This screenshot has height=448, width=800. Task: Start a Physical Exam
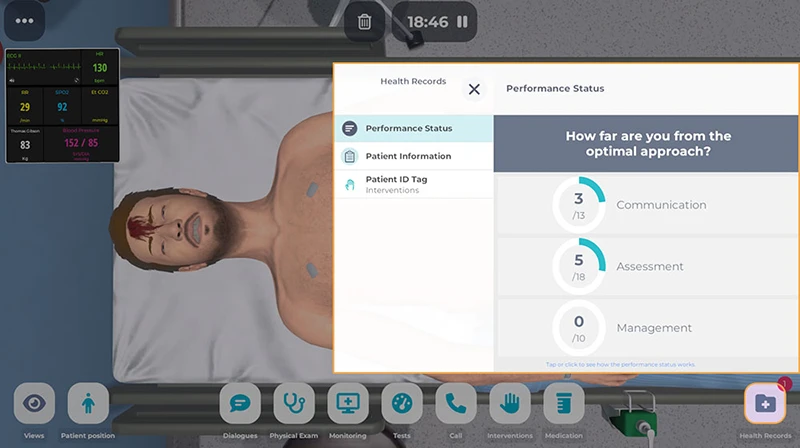pos(294,403)
